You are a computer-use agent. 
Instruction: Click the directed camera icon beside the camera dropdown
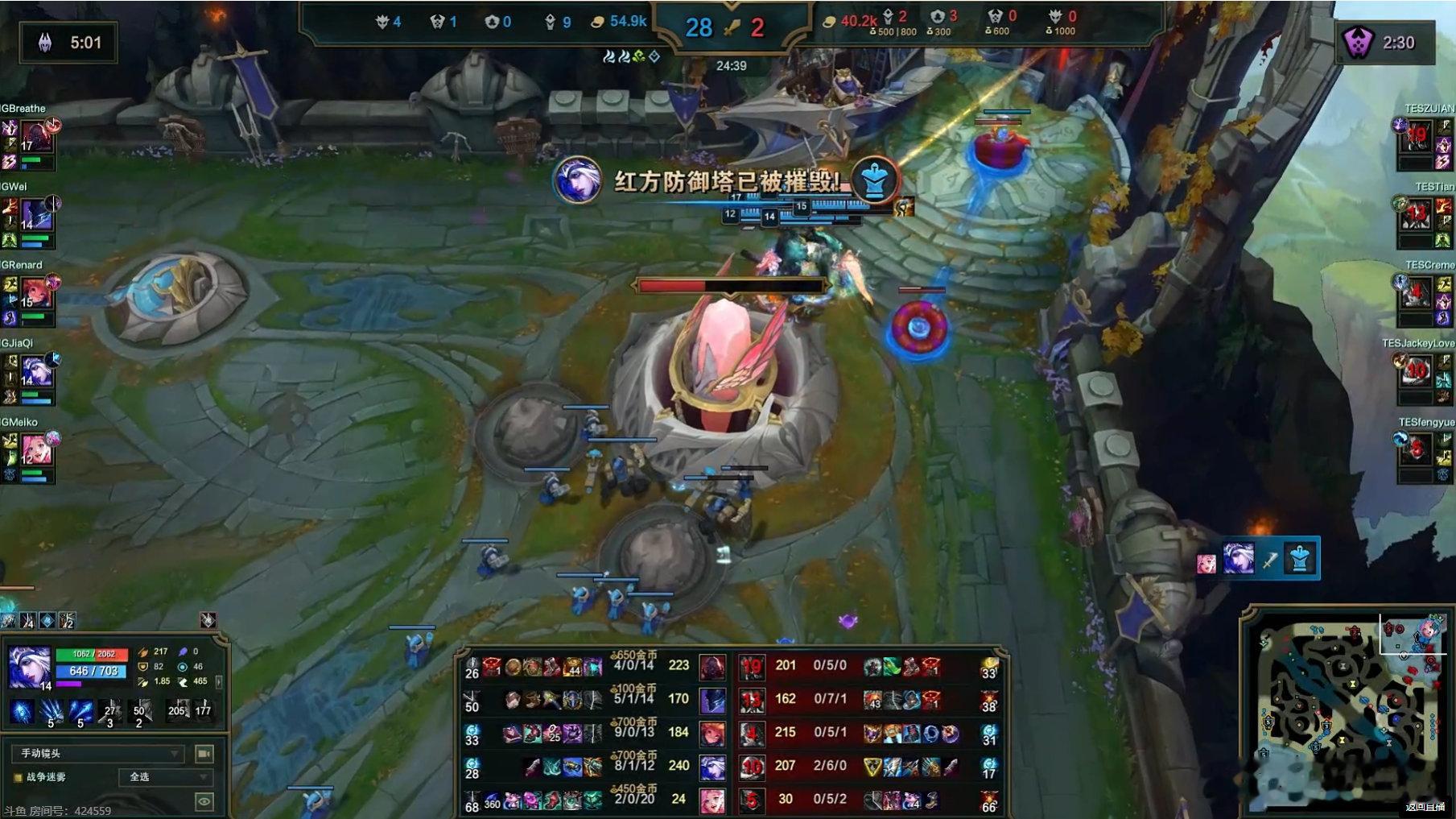(x=204, y=755)
